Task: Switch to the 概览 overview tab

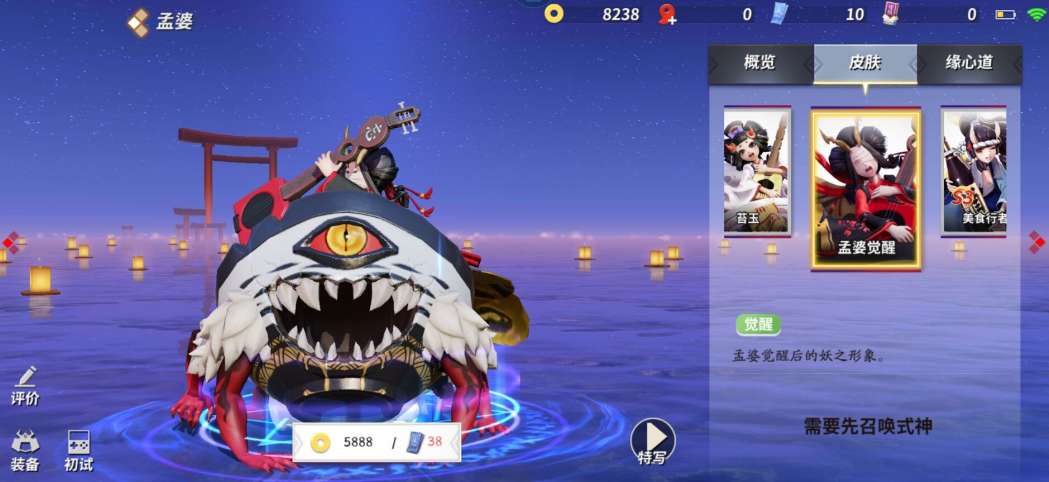Action: point(760,62)
